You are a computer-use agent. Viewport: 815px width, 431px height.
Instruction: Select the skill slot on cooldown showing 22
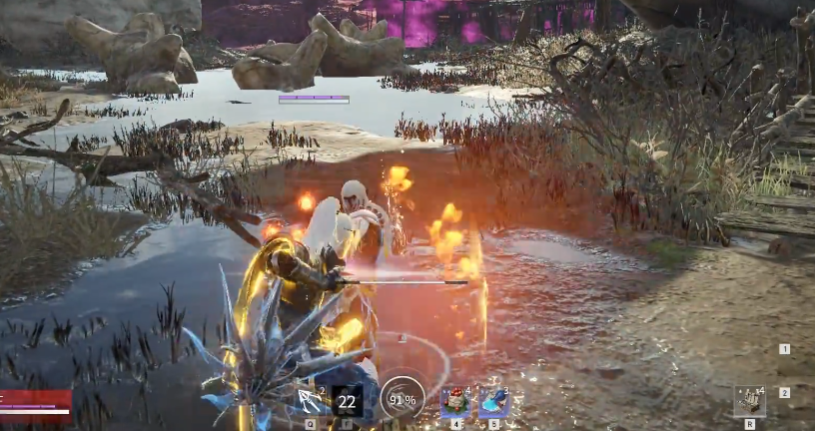347,401
